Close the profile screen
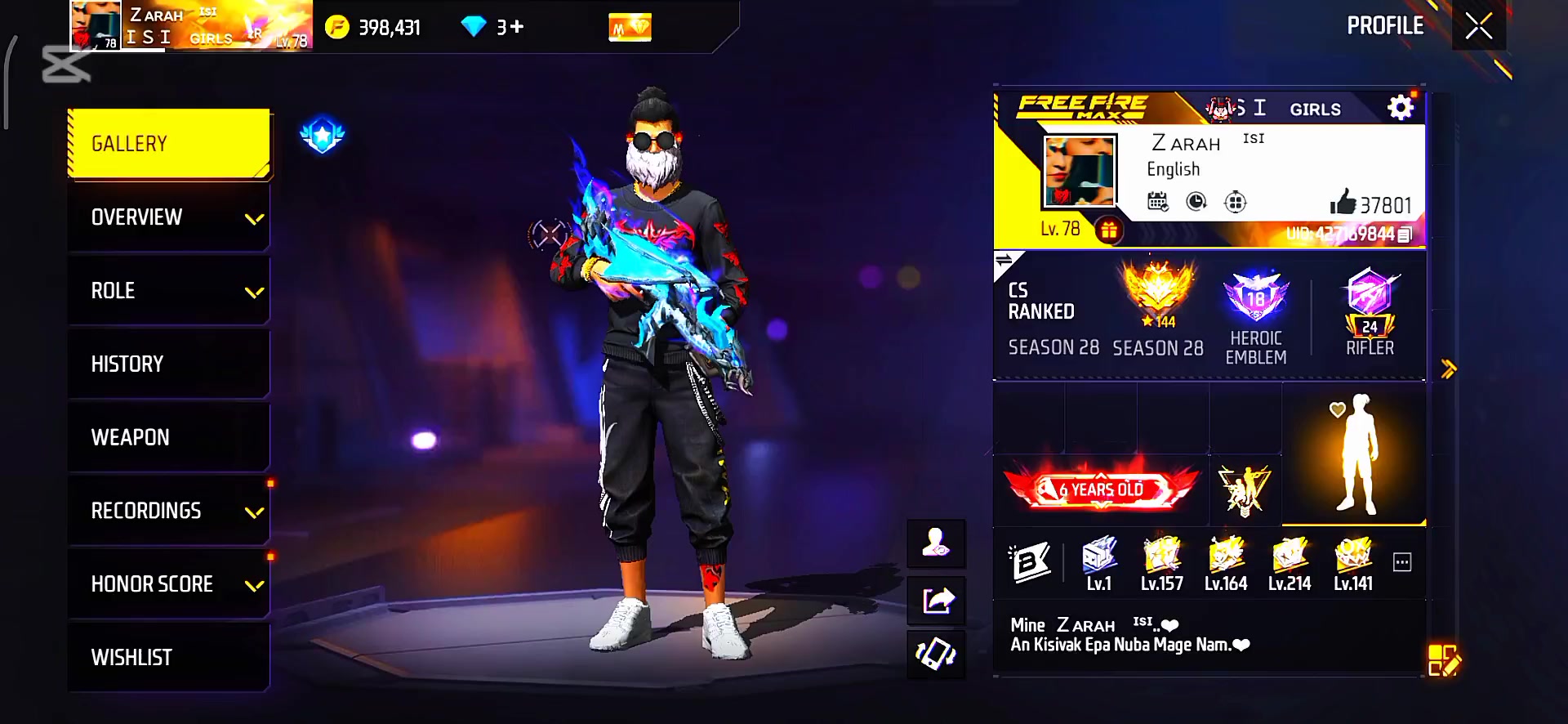1568x724 pixels. [x=1478, y=27]
